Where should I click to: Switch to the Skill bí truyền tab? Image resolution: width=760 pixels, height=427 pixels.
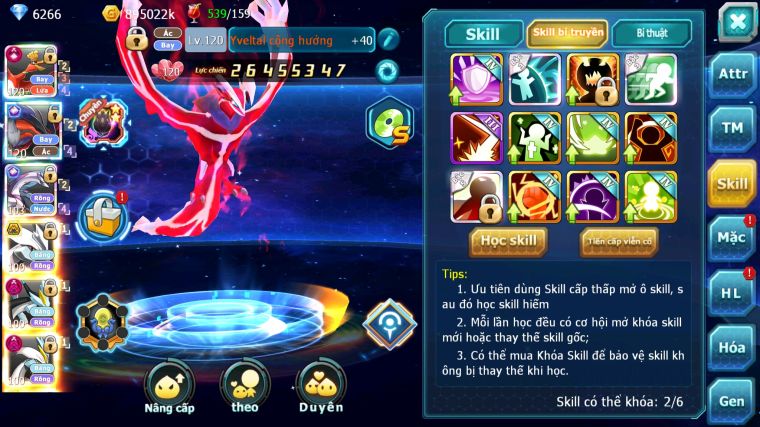[567, 33]
